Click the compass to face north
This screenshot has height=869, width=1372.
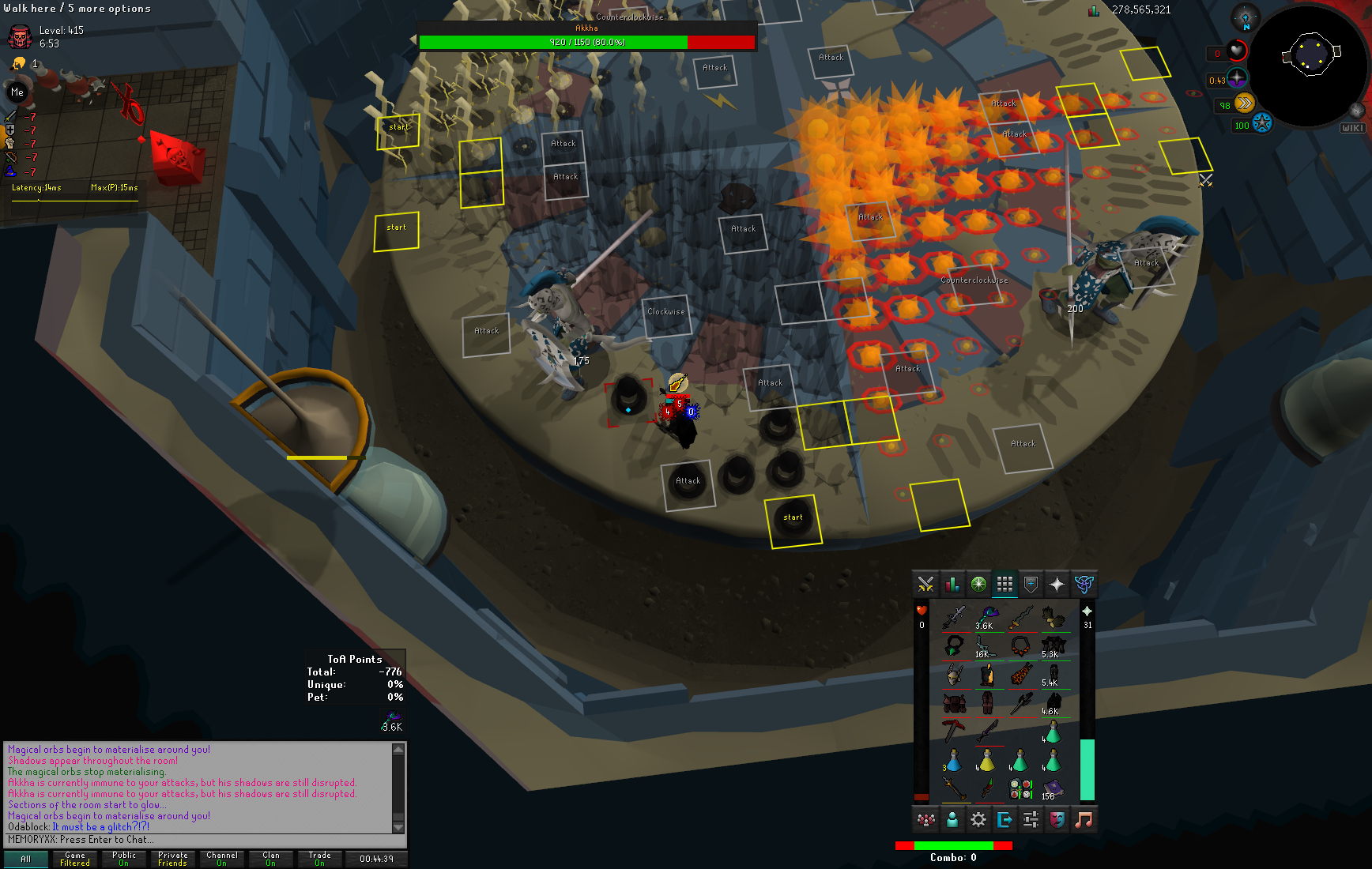pos(1246,18)
